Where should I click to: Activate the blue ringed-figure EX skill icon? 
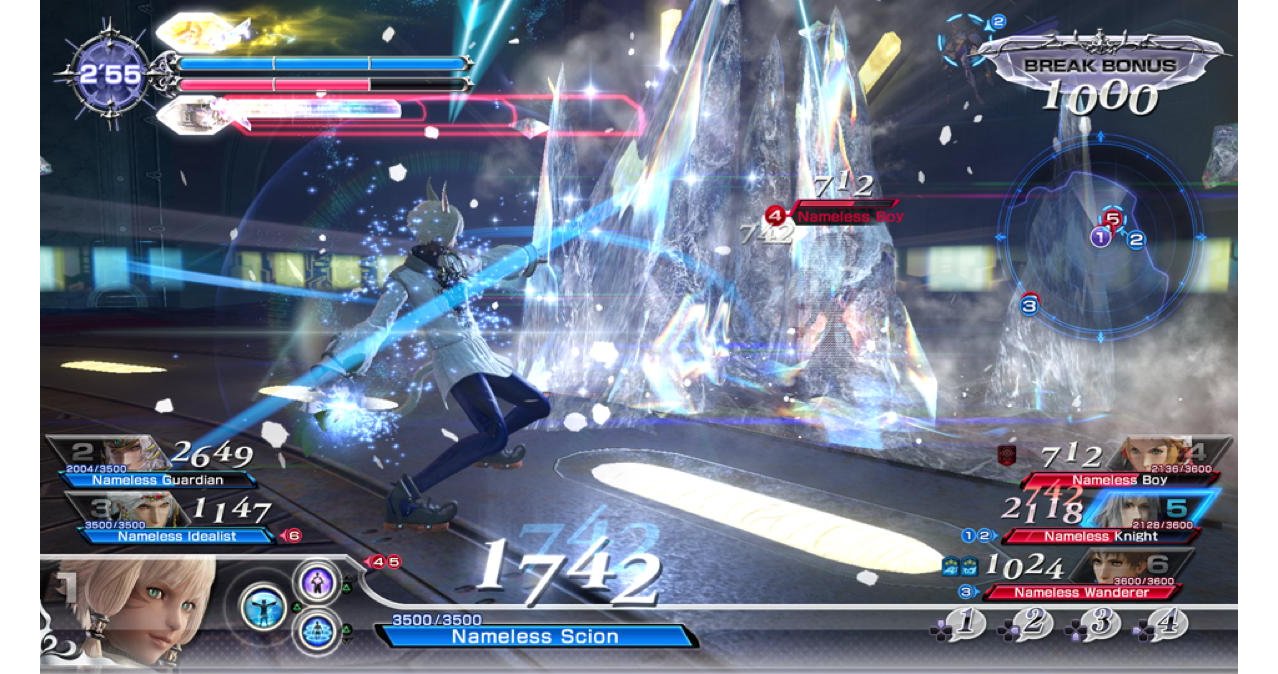tap(315, 631)
